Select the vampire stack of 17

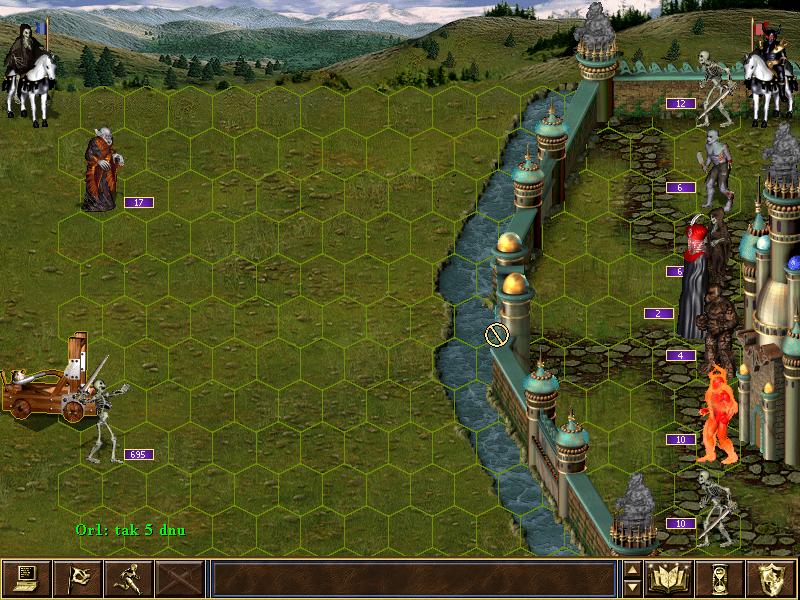click(100, 172)
